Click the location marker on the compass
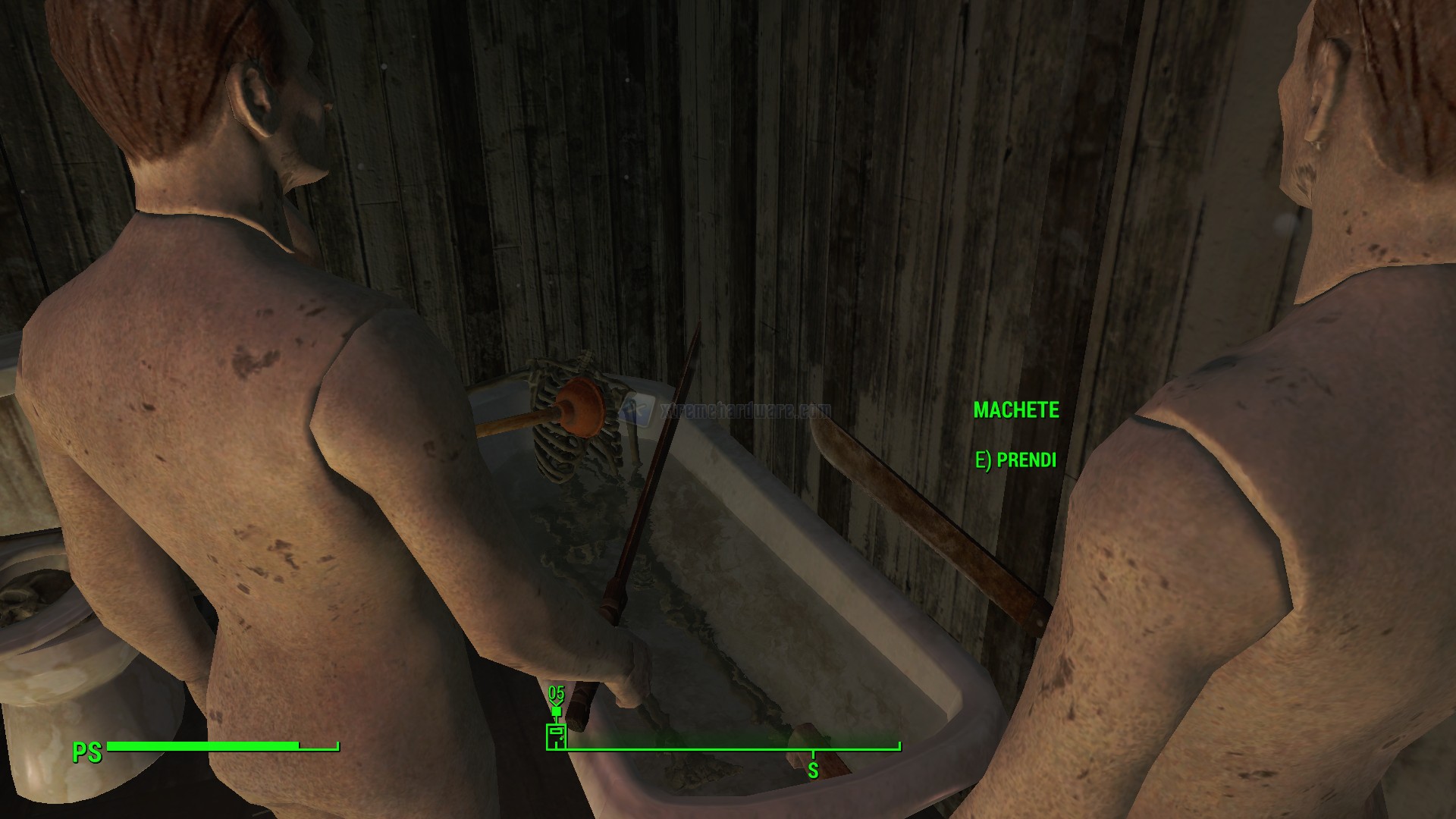The image size is (1456, 819). click(x=557, y=735)
